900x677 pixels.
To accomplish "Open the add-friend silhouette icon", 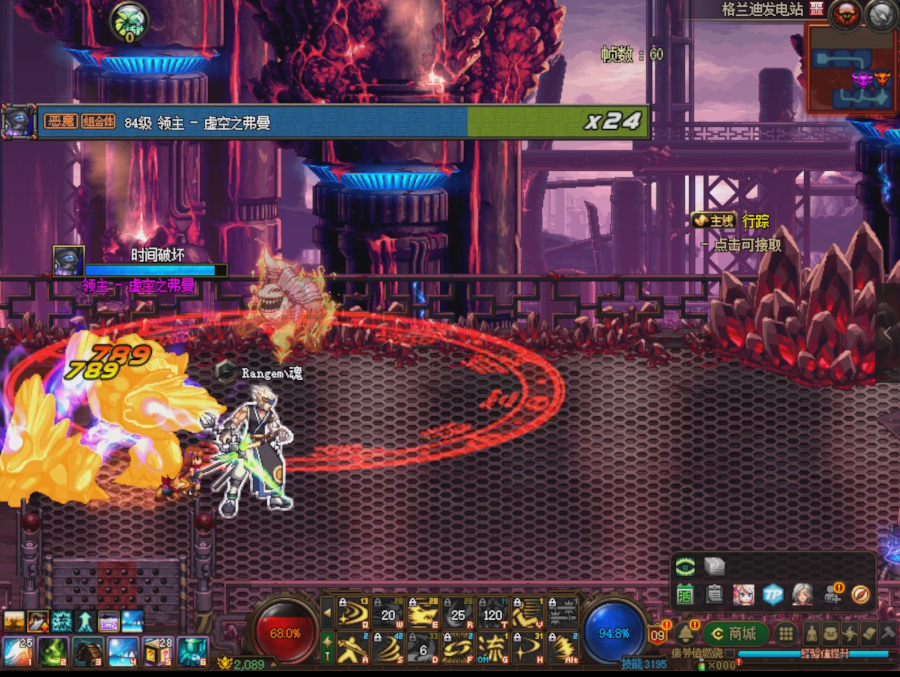I will pos(832,594).
